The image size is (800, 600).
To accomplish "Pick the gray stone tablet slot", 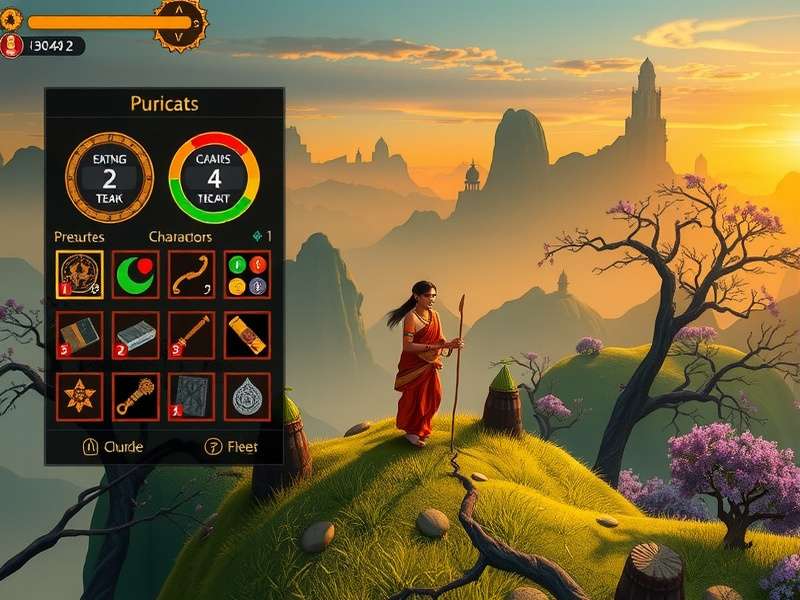I will 136,335.
